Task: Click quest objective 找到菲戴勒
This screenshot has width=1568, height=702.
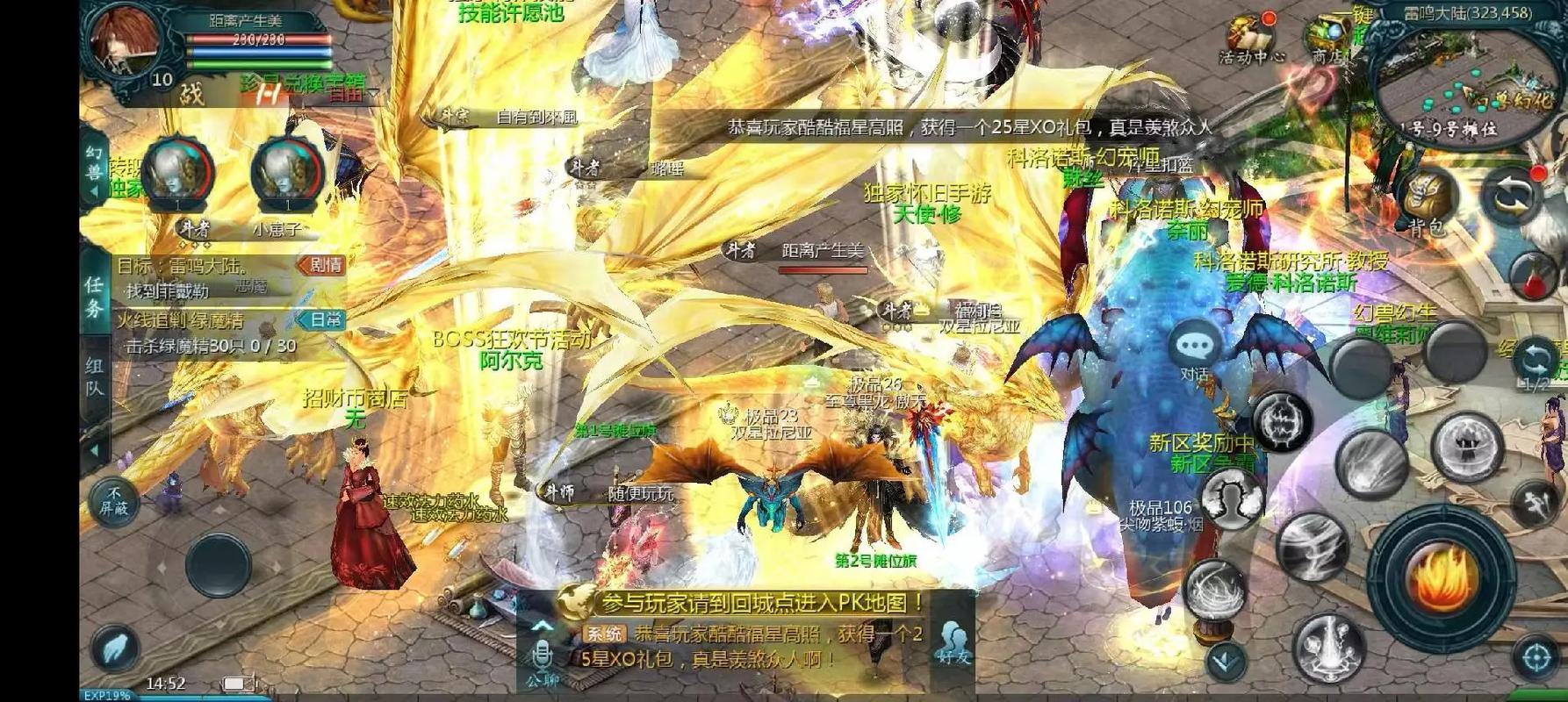Action: point(168,289)
